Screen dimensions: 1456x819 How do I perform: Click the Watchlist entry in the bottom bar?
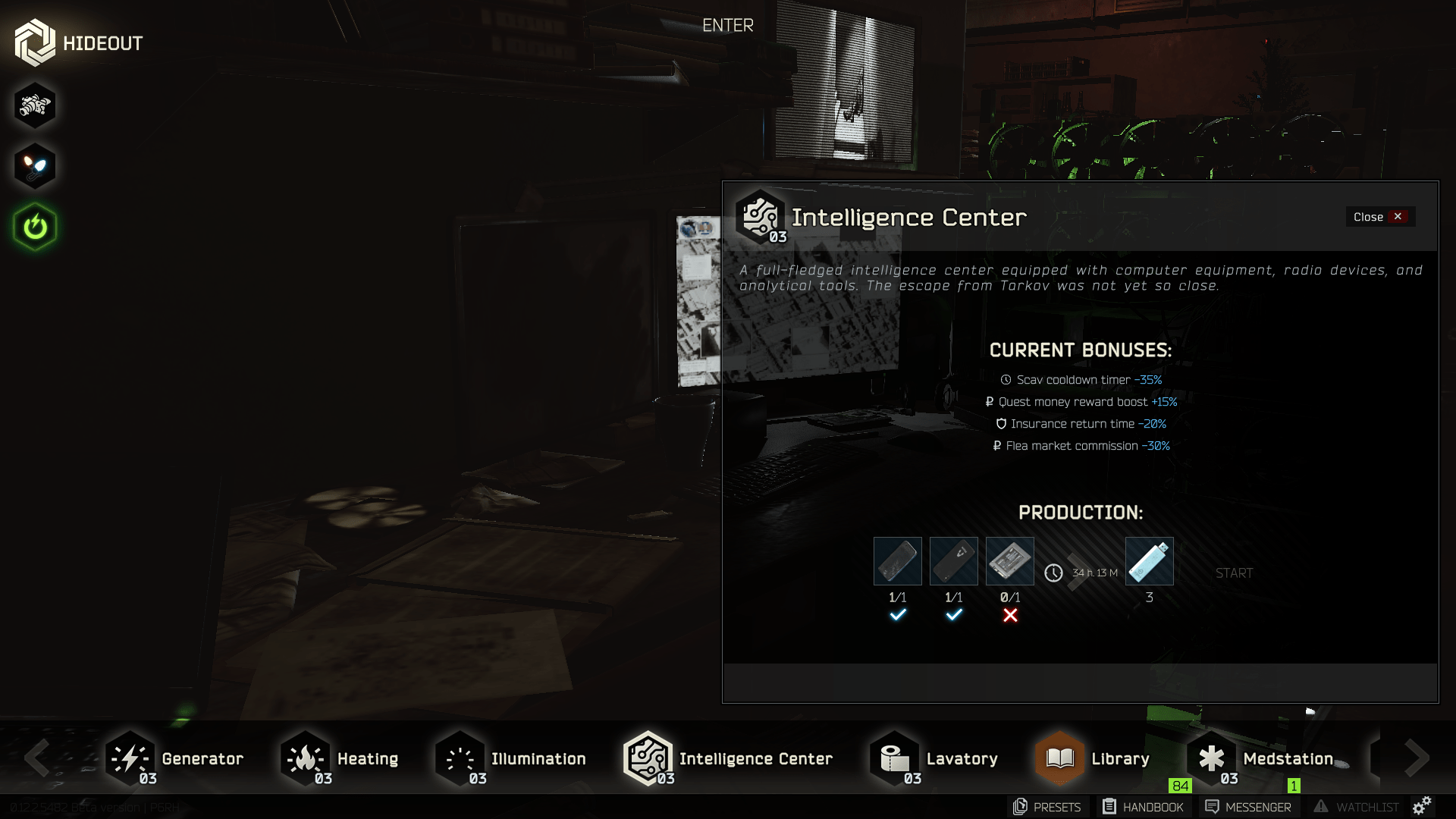pos(1356,807)
